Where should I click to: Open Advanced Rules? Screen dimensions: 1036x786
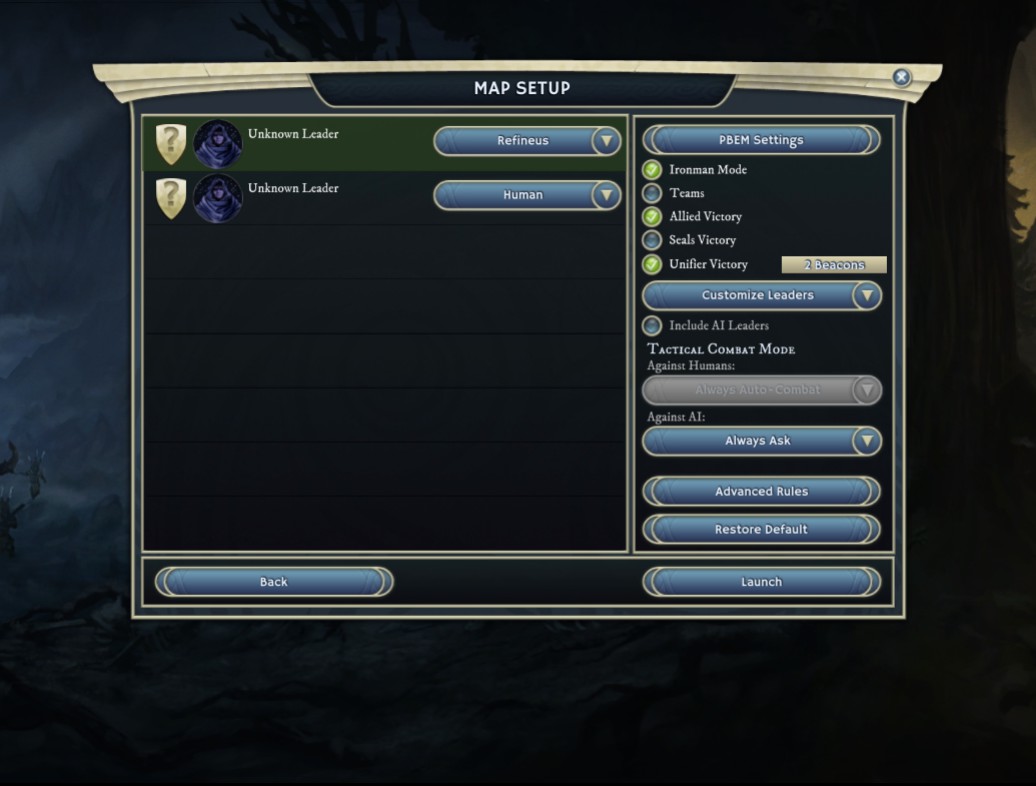coord(761,491)
